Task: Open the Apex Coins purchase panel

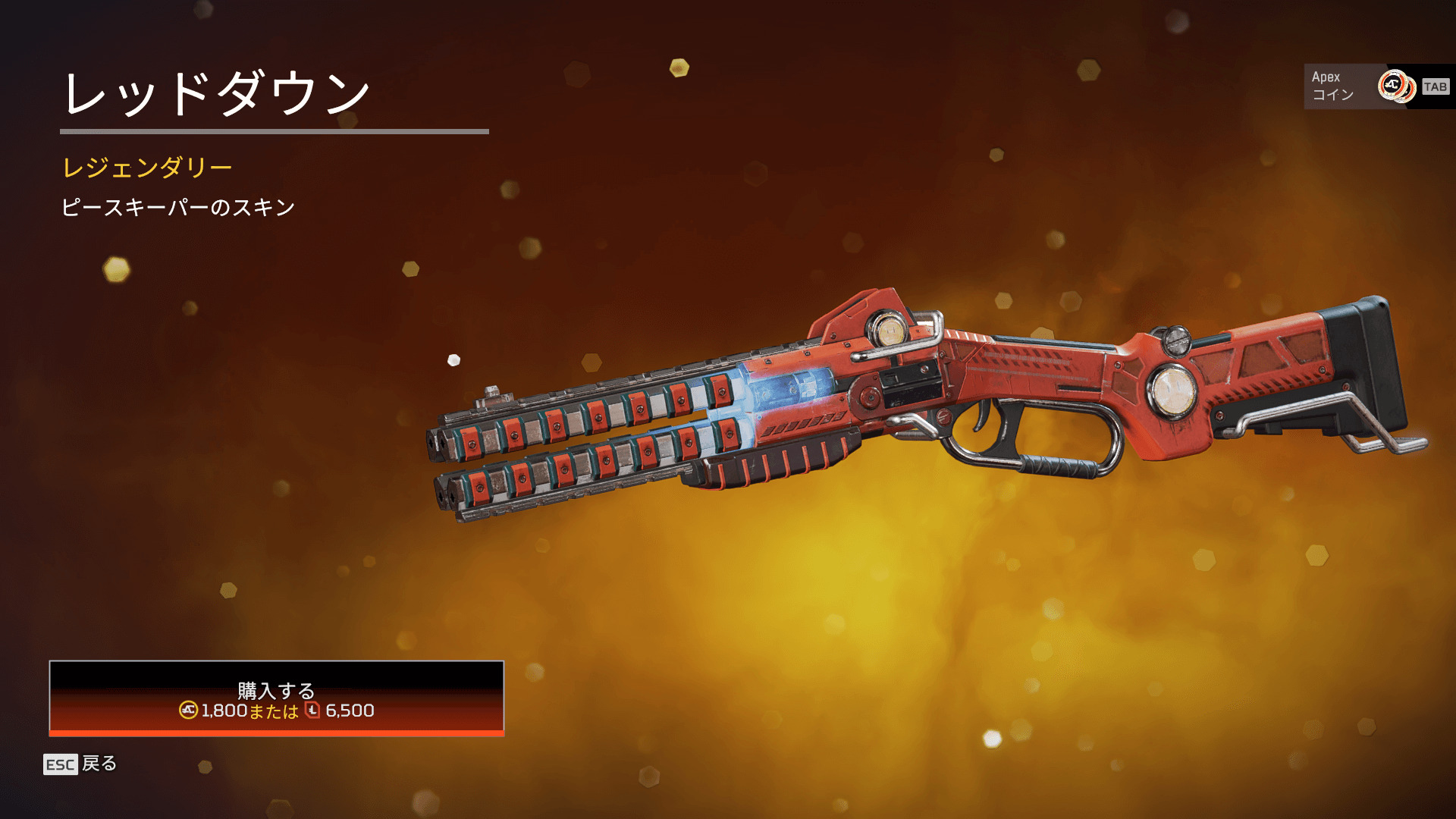Action: pyautogui.click(x=1376, y=86)
